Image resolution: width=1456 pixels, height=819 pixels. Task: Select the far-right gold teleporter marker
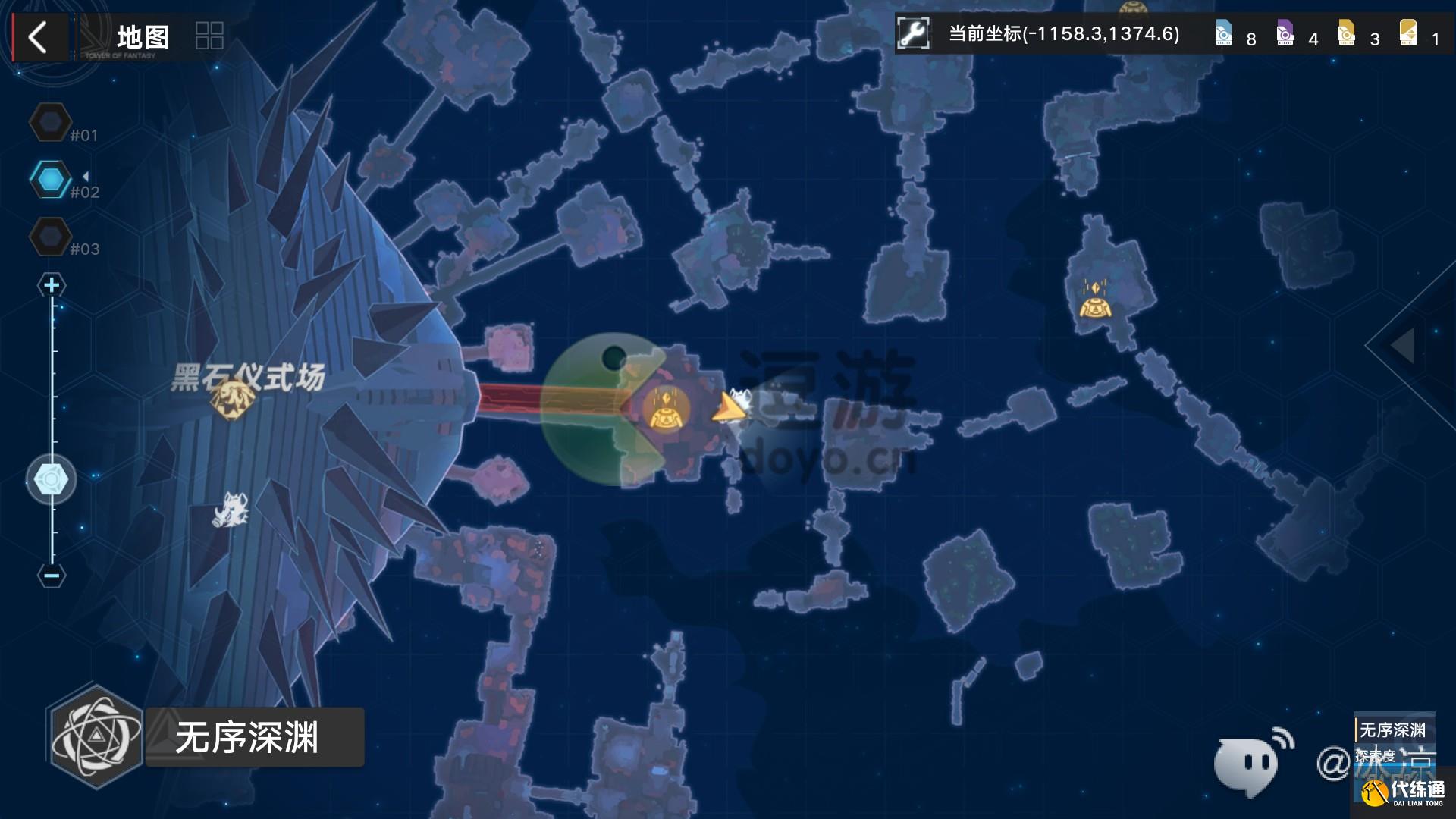click(1094, 299)
